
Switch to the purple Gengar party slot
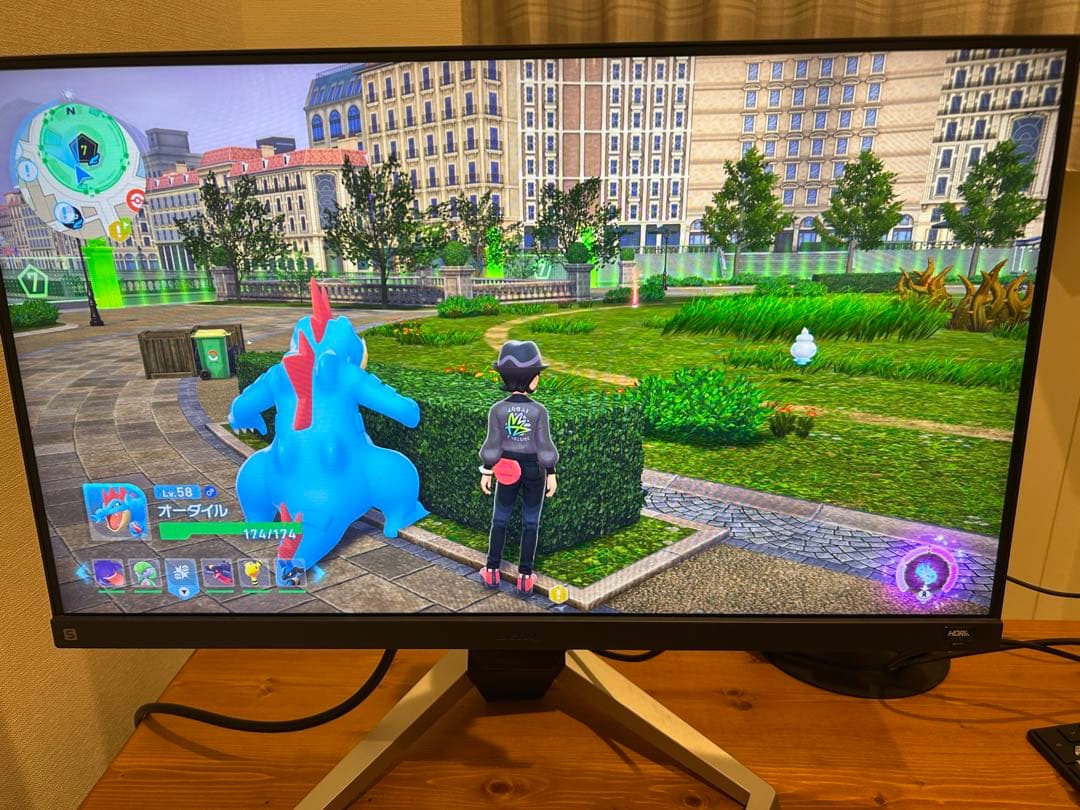tap(107, 573)
